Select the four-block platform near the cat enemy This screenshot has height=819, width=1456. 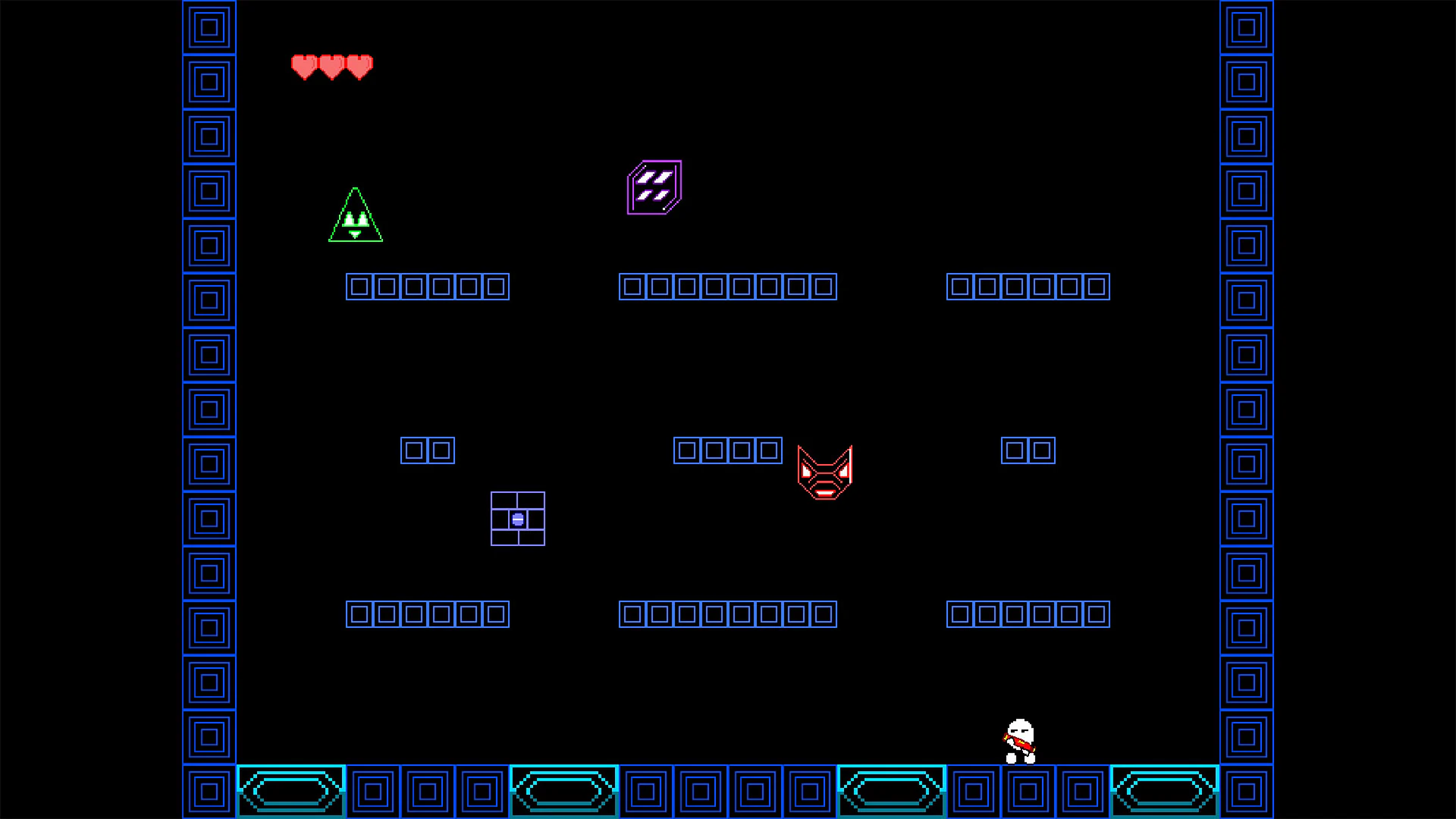pos(727,450)
